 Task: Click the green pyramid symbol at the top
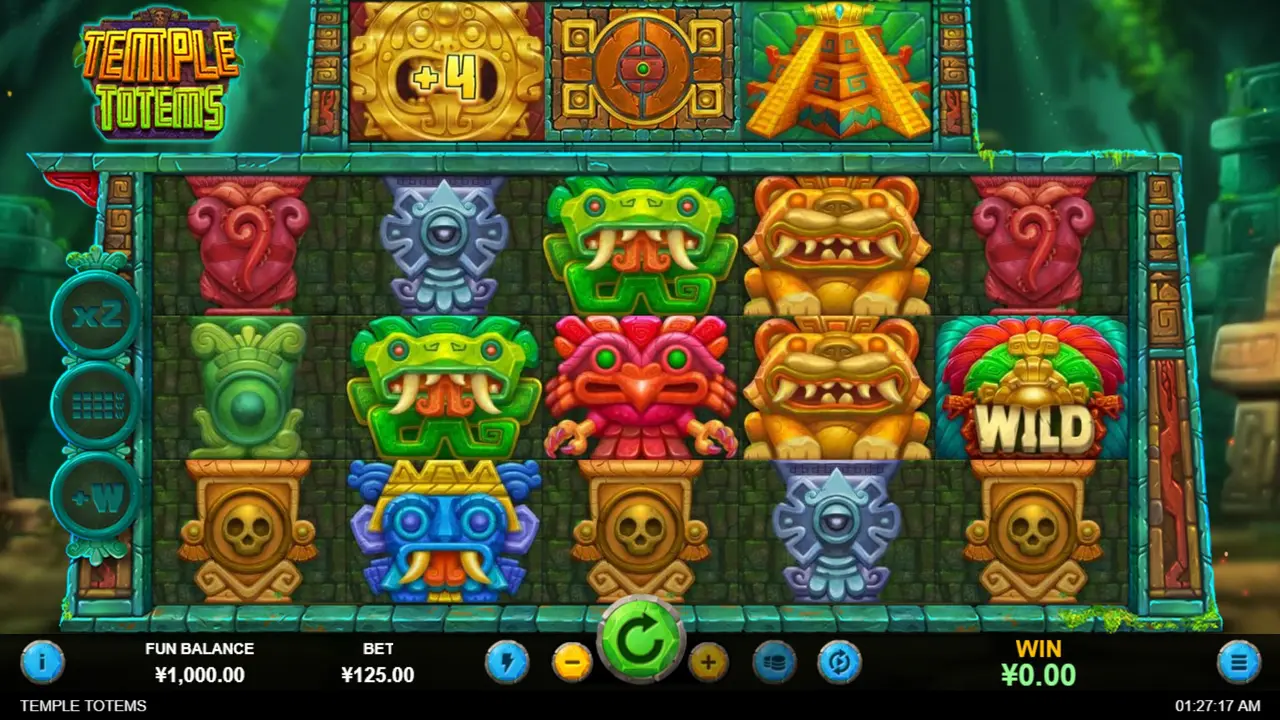click(838, 70)
